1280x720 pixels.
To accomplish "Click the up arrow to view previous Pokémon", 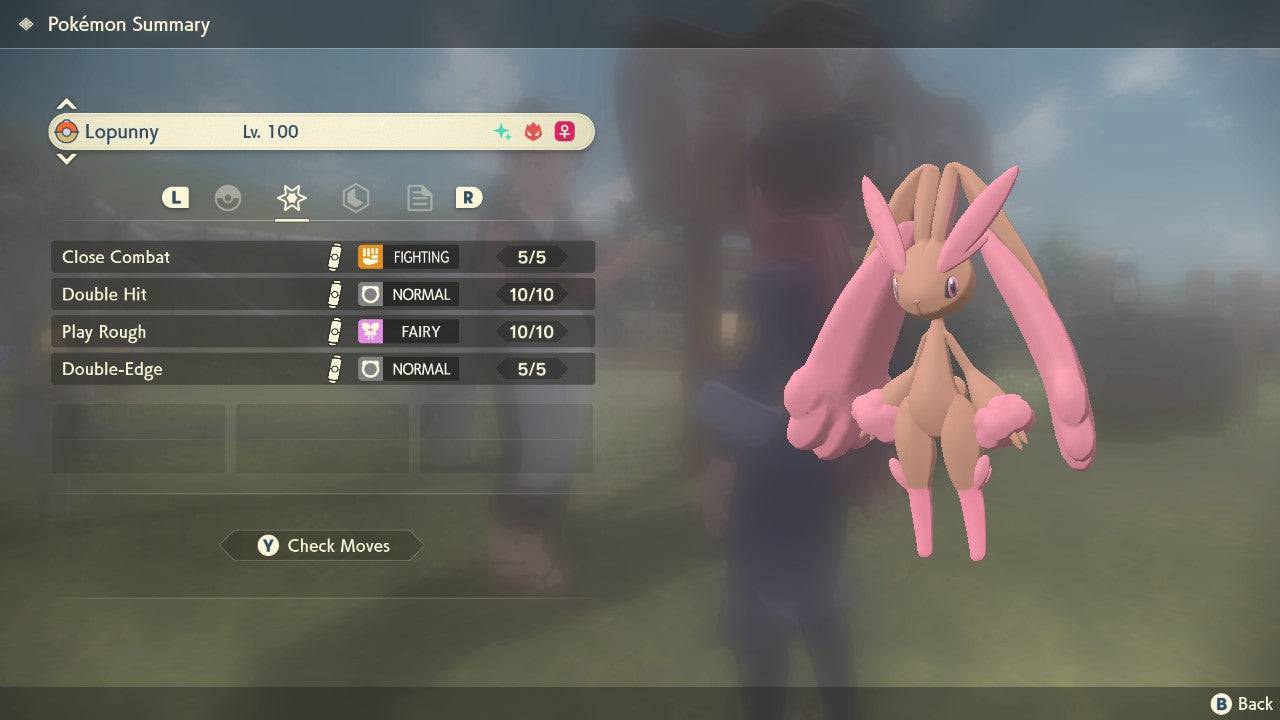I will point(66,103).
